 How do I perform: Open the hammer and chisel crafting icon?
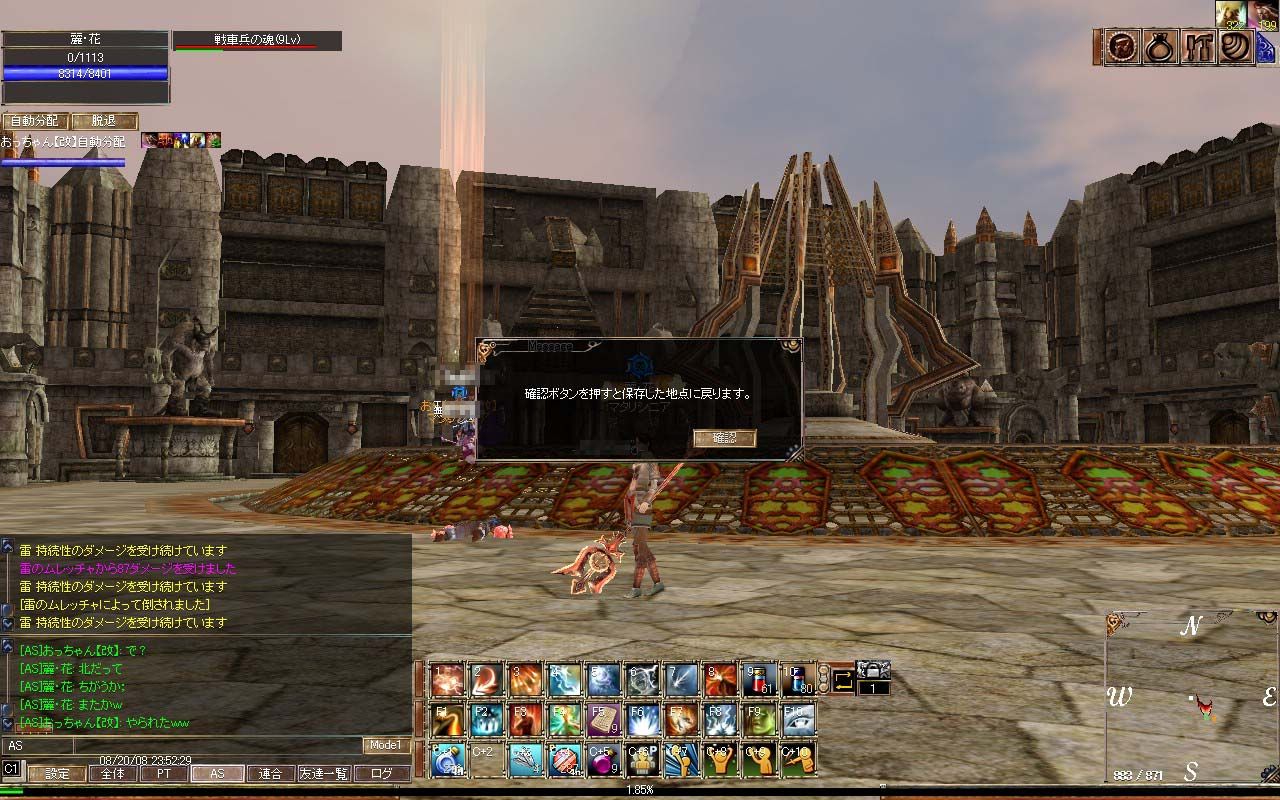pos(1197,47)
